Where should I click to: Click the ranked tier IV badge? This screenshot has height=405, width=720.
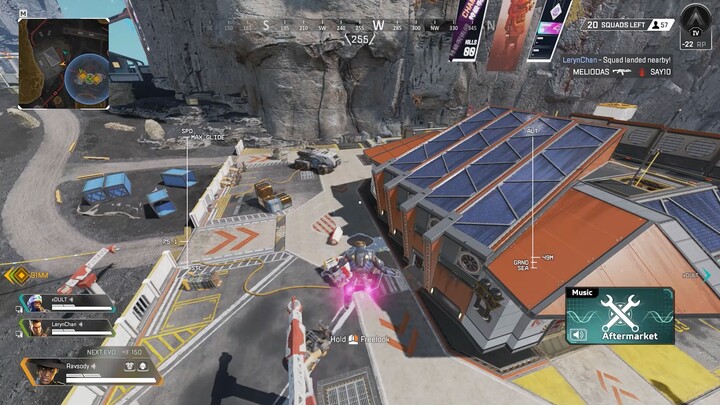click(697, 23)
